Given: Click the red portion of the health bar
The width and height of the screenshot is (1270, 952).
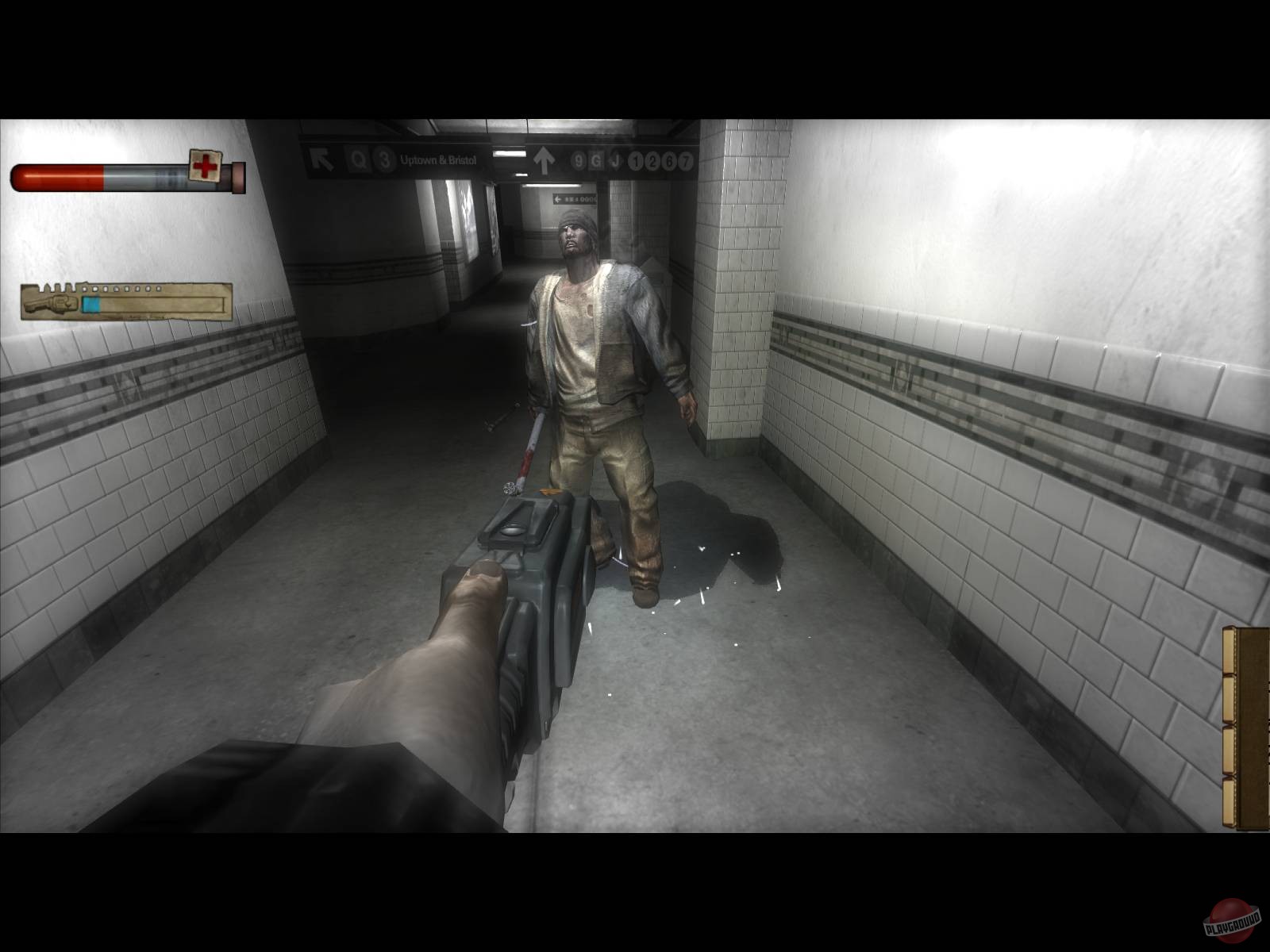Looking at the screenshot, I should click(57, 178).
